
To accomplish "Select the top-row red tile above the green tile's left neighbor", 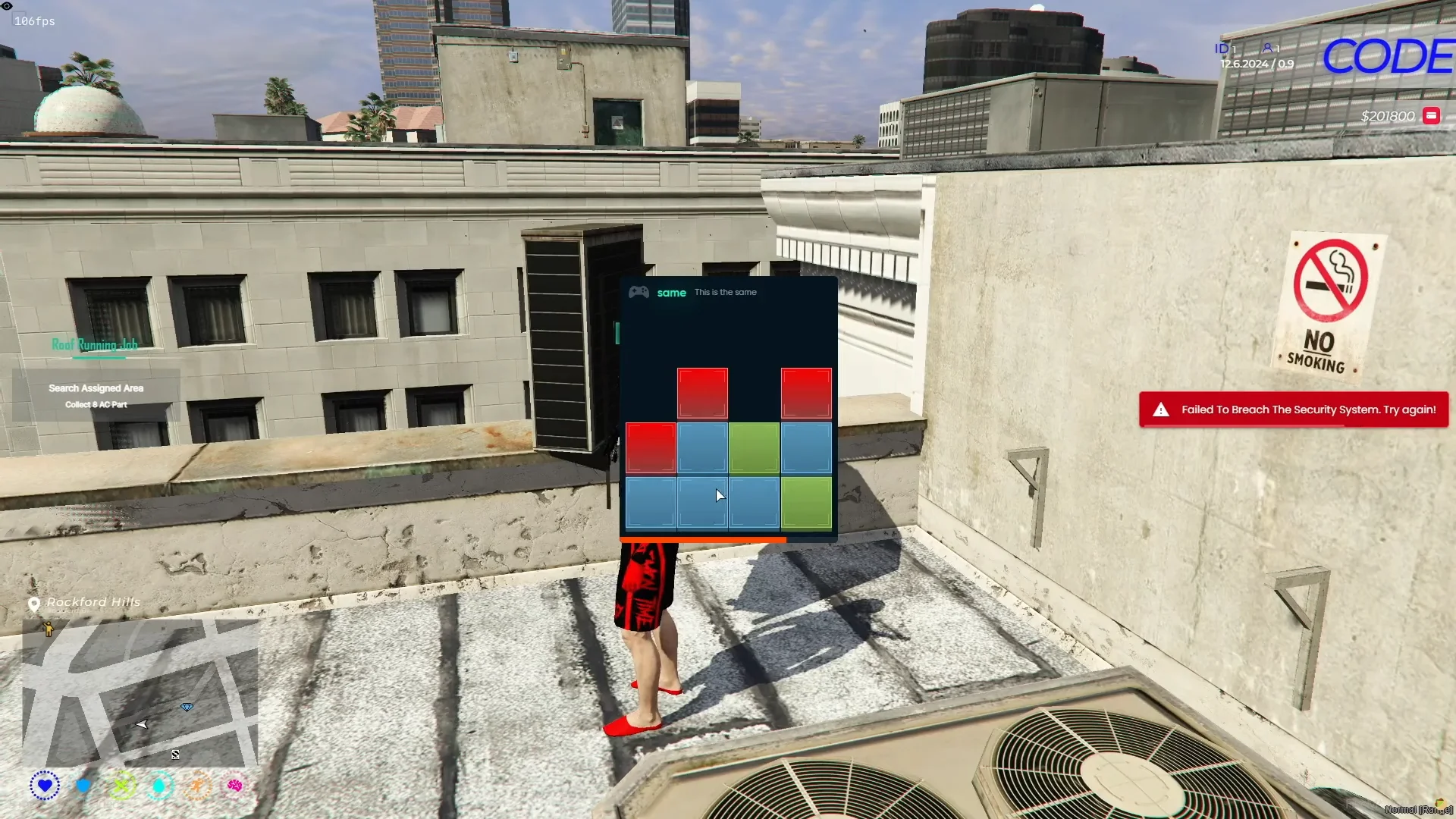I will click(702, 393).
